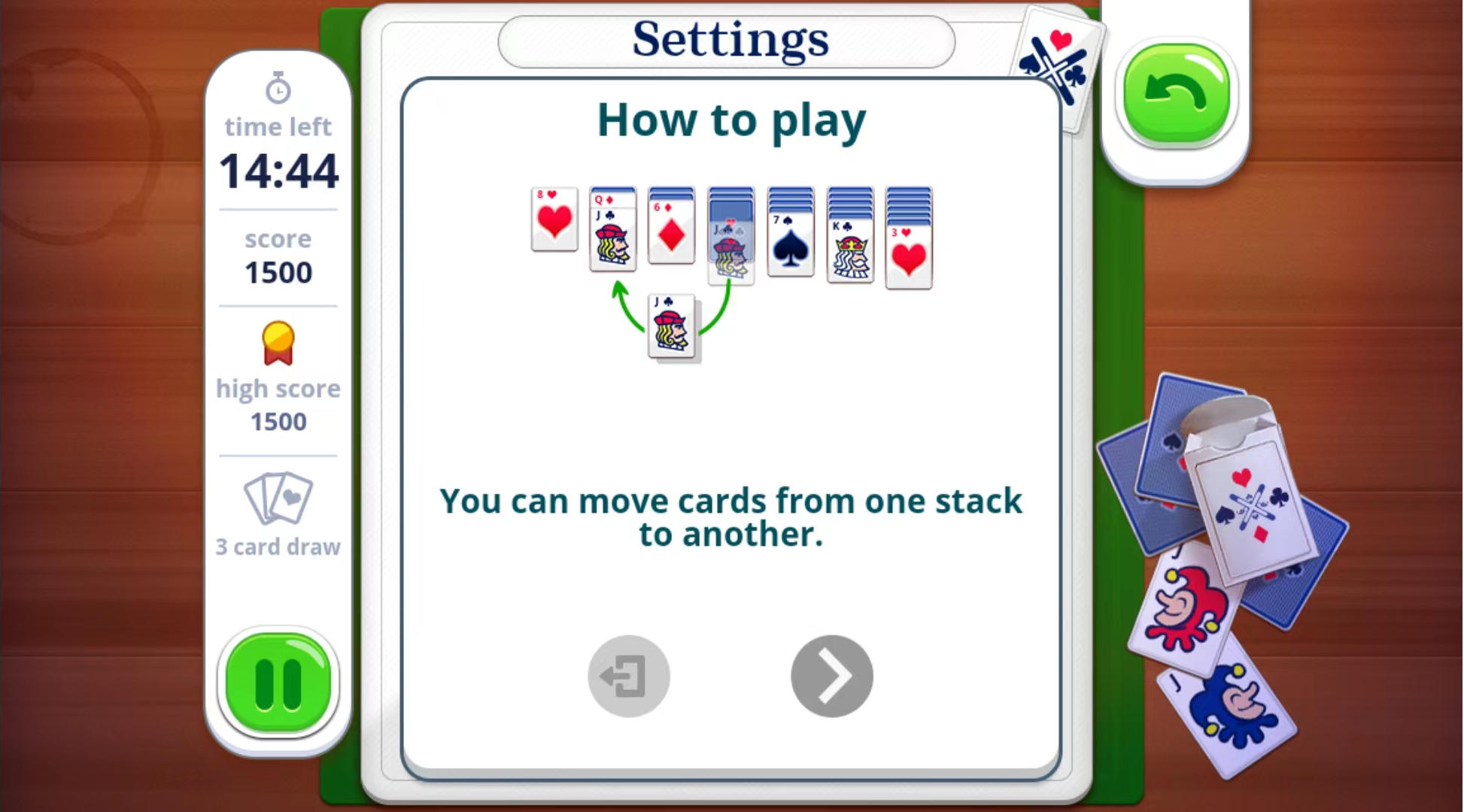1464x812 pixels.
Task: Click the next arrow to continue tutorial
Action: [x=831, y=675]
